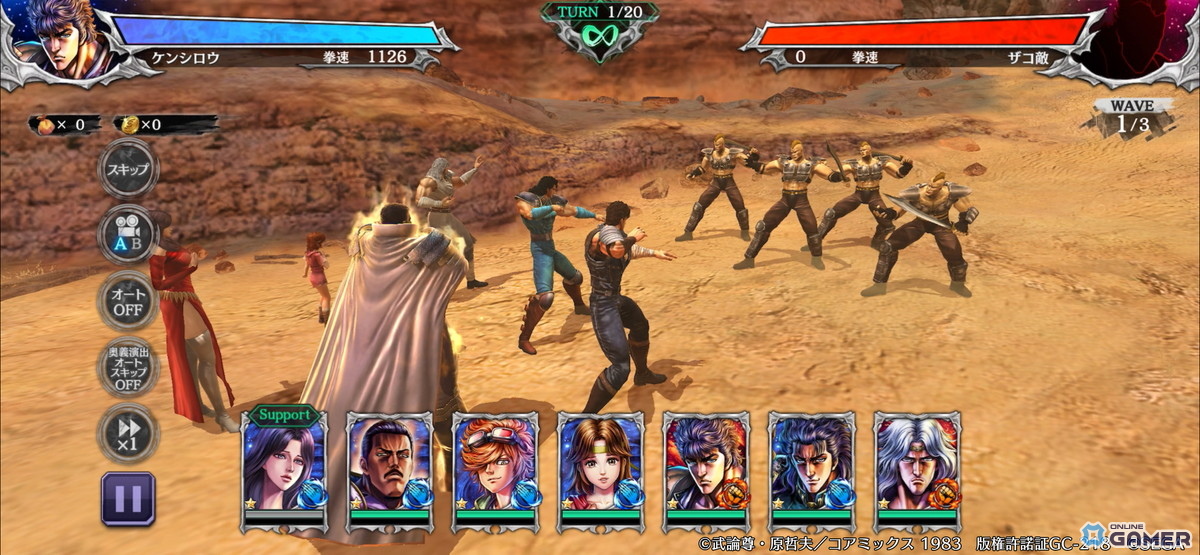The width and height of the screenshot is (1200, 555).
Task: Pause the battle
Action: click(x=127, y=498)
